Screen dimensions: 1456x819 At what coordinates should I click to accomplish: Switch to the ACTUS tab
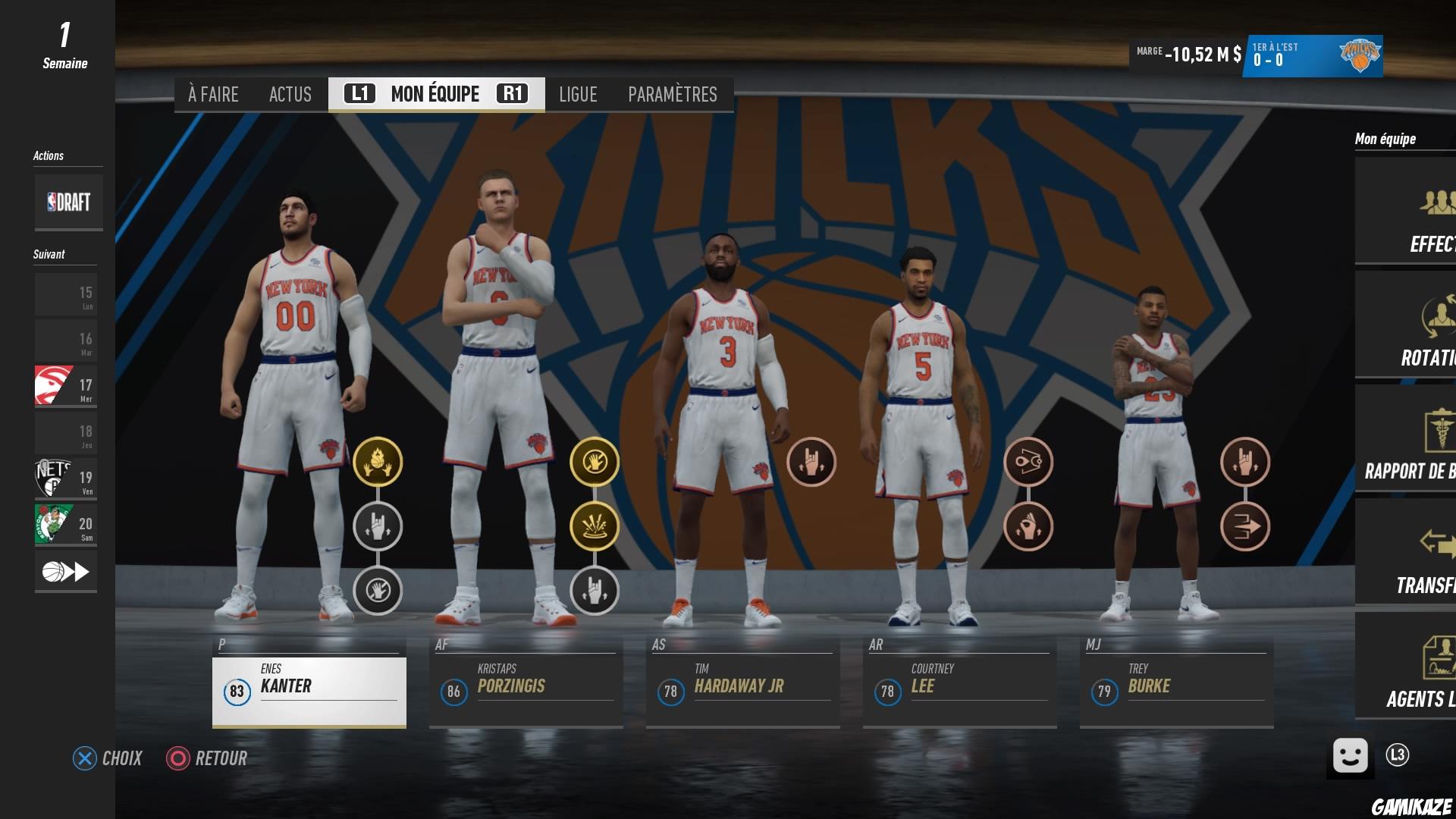tap(290, 94)
